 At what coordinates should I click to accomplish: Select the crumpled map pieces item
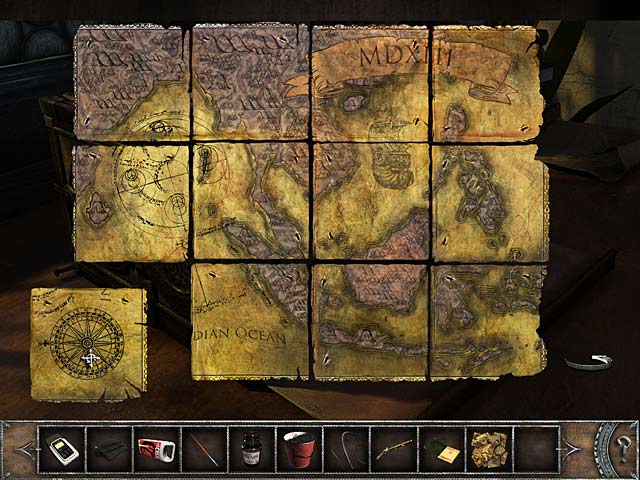(489, 447)
